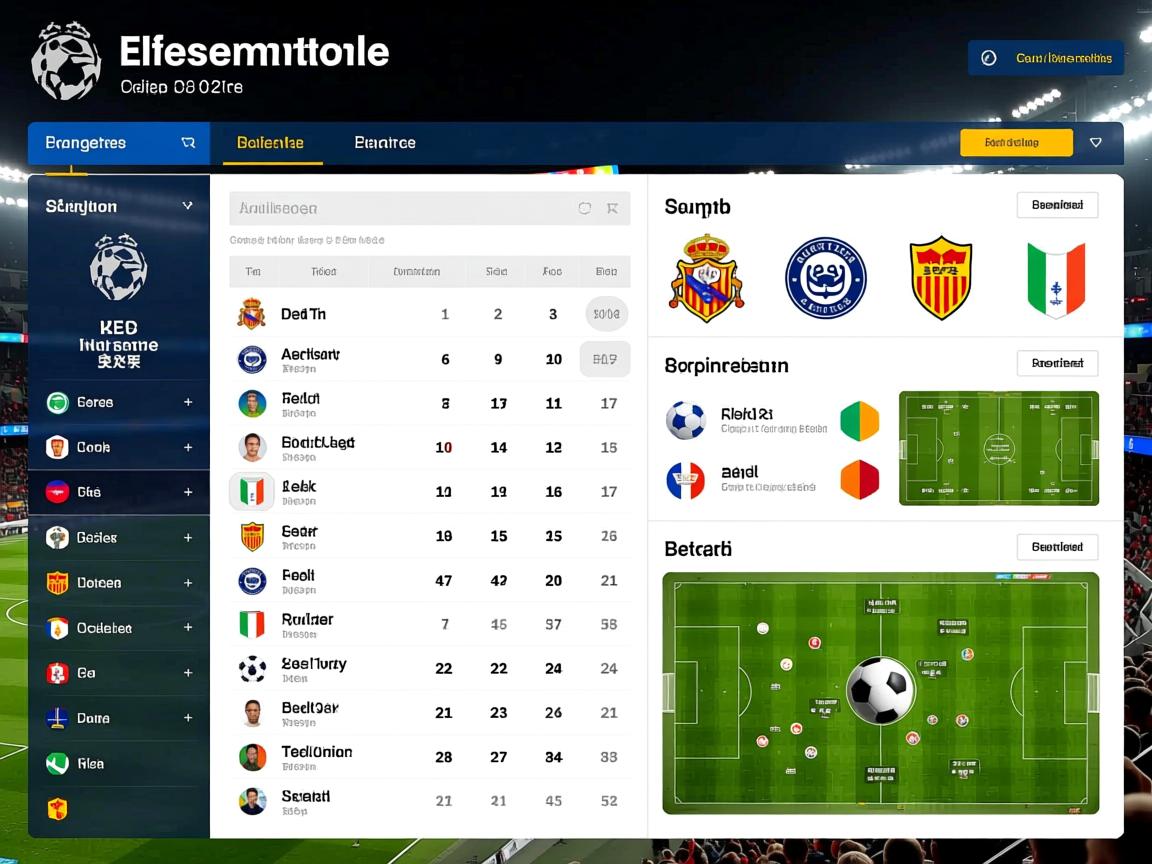Open the Bocitbged table row
The image size is (1152, 864).
(430, 447)
